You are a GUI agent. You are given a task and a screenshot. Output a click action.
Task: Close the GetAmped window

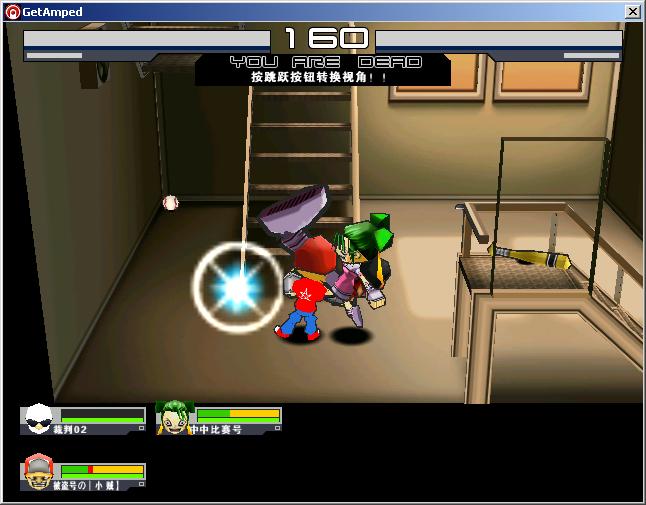[632, 11]
